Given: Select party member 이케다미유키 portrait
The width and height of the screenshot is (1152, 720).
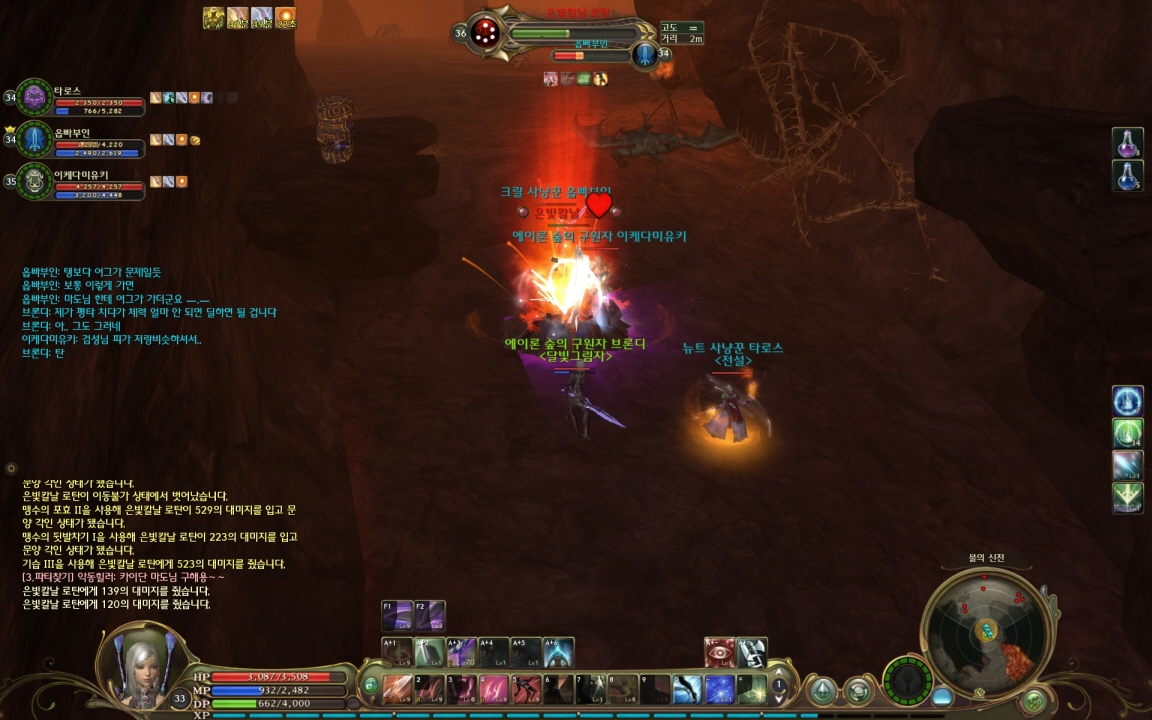Looking at the screenshot, I should [x=35, y=182].
